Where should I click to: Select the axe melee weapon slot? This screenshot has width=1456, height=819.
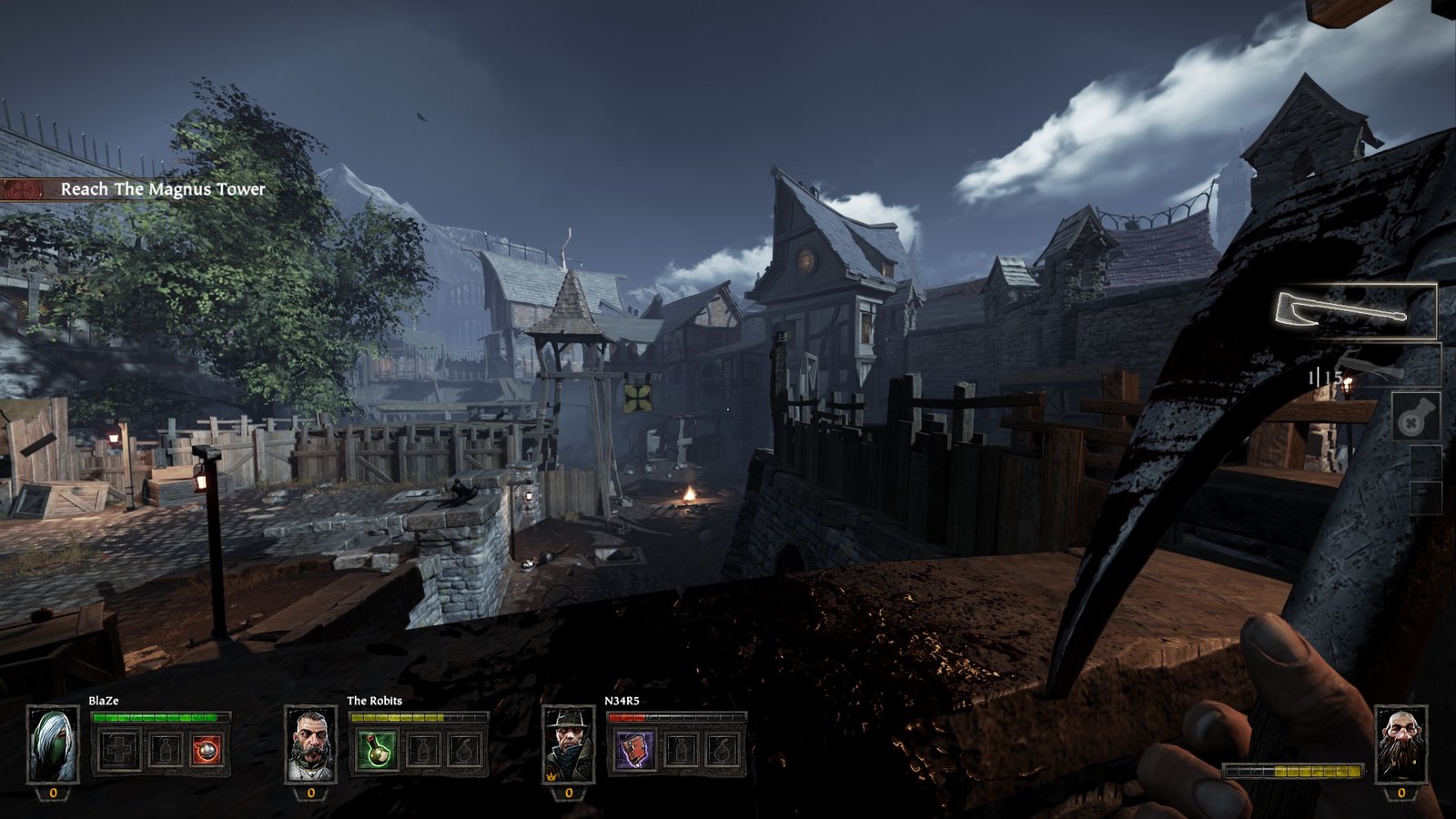click(x=1354, y=311)
